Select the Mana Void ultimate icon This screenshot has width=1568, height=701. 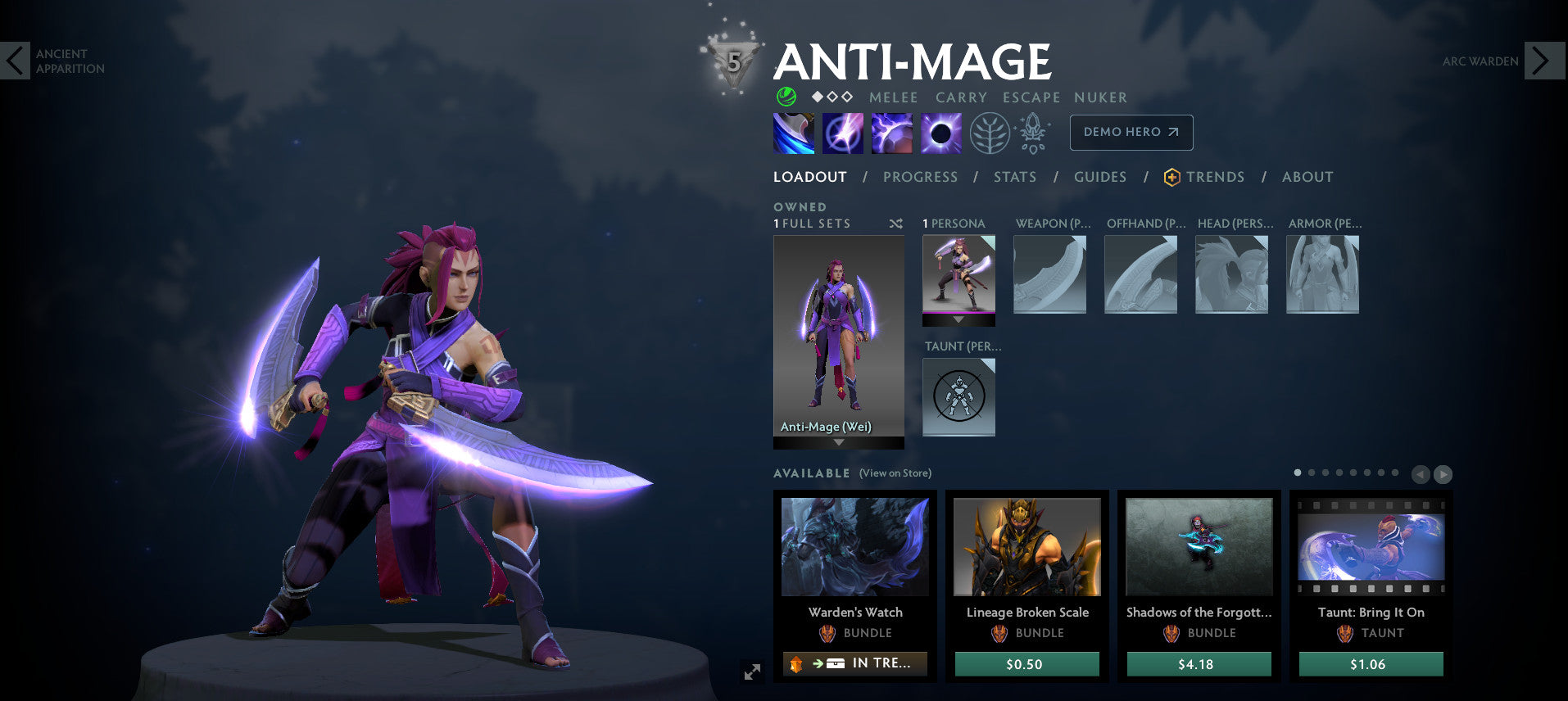point(940,133)
